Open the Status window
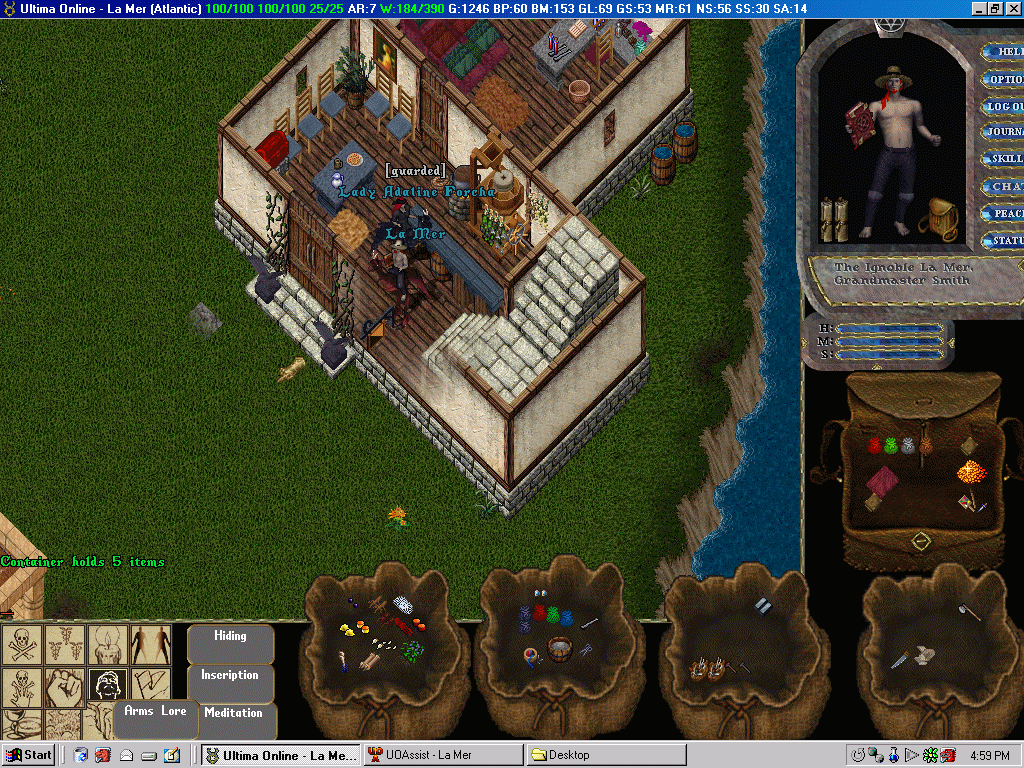 [1004, 240]
